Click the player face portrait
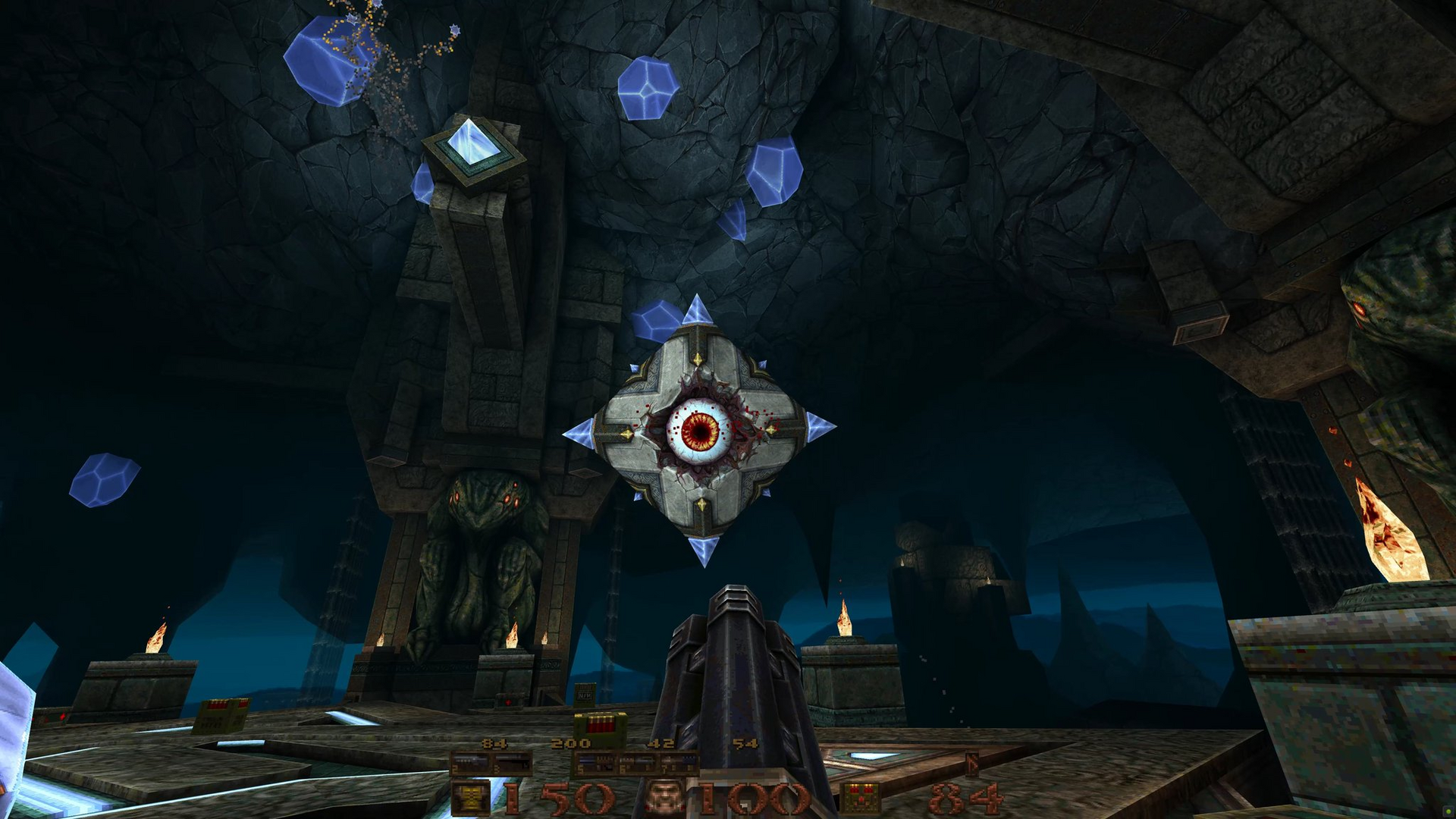The width and height of the screenshot is (1456, 819). coord(665,799)
